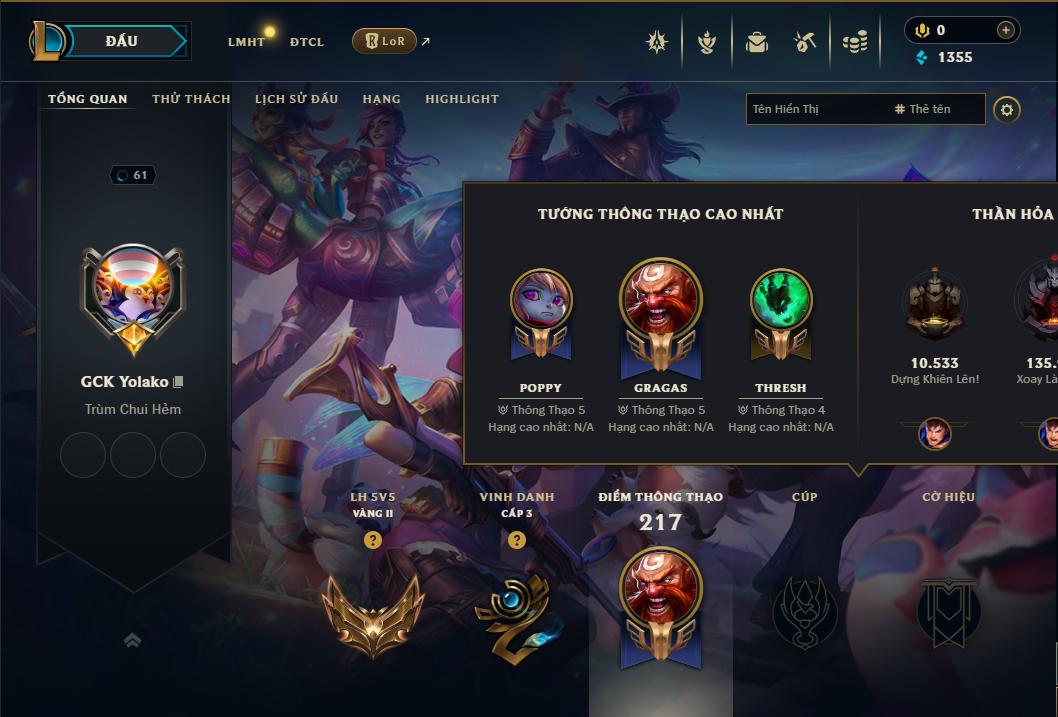Click the LH 5v5 question mark icon
1058x717 pixels.
pos(372,540)
